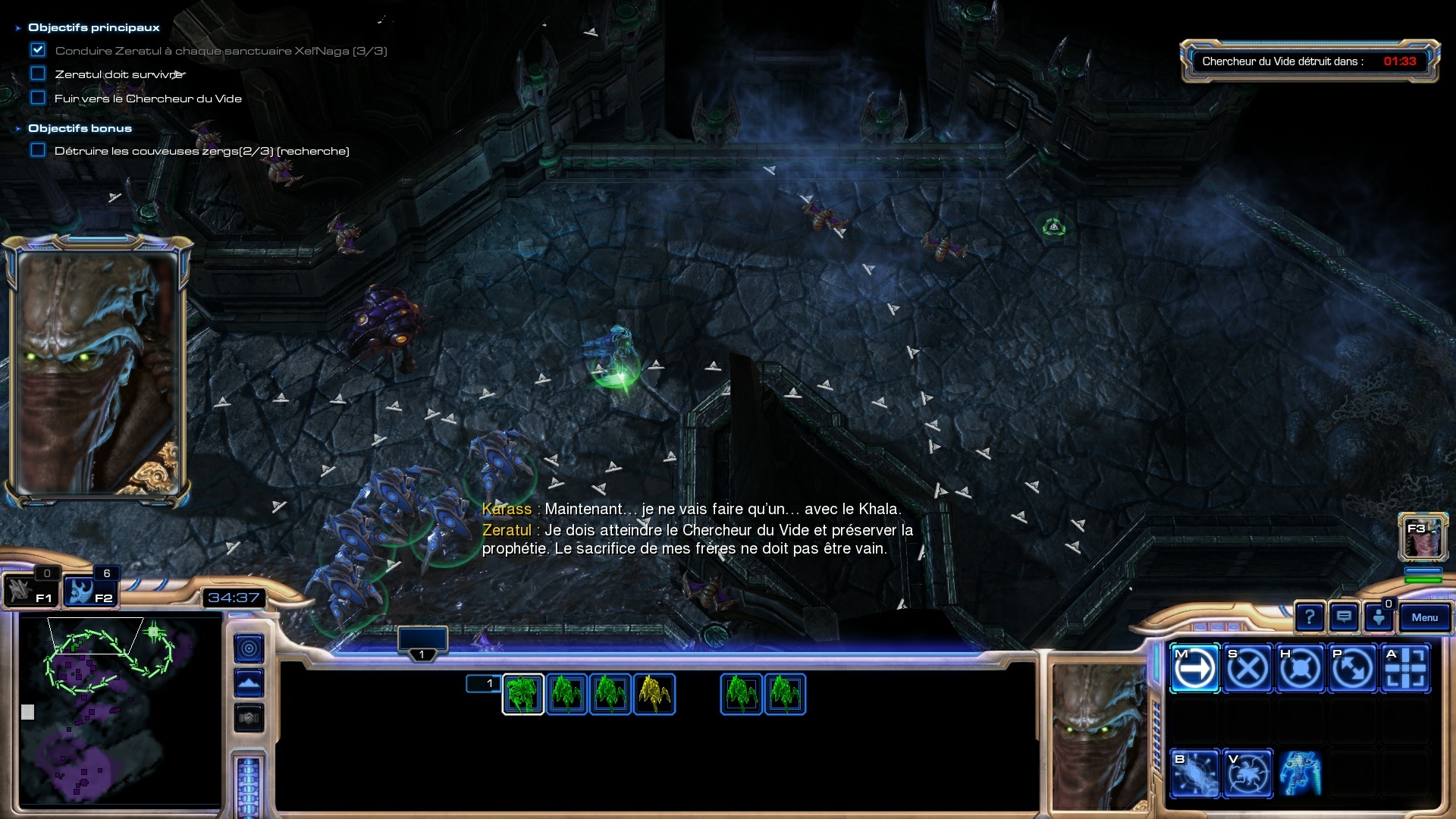Screen dimensions: 1456x819
Task: Click the F2 select all army button
Action: point(89,591)
